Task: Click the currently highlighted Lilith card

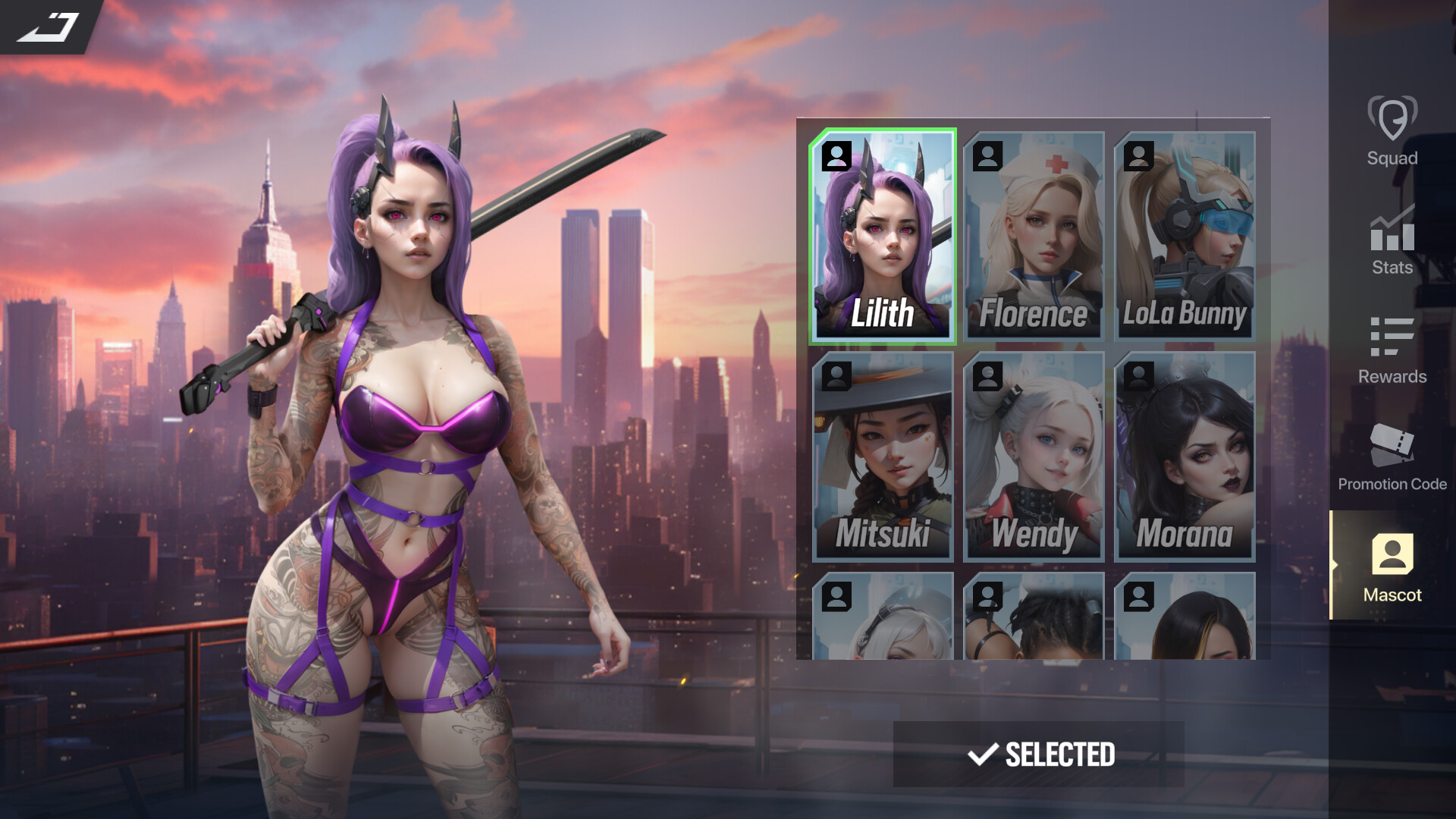Action: click(883, 235)
